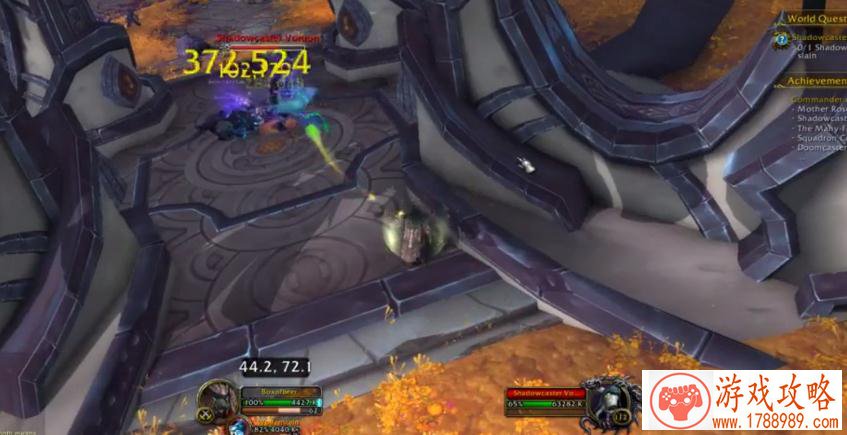Image resolution: width=847 pixels, height=435 pixels.
Task: Open the Achievements tracker header
Action: click(817, 82)
